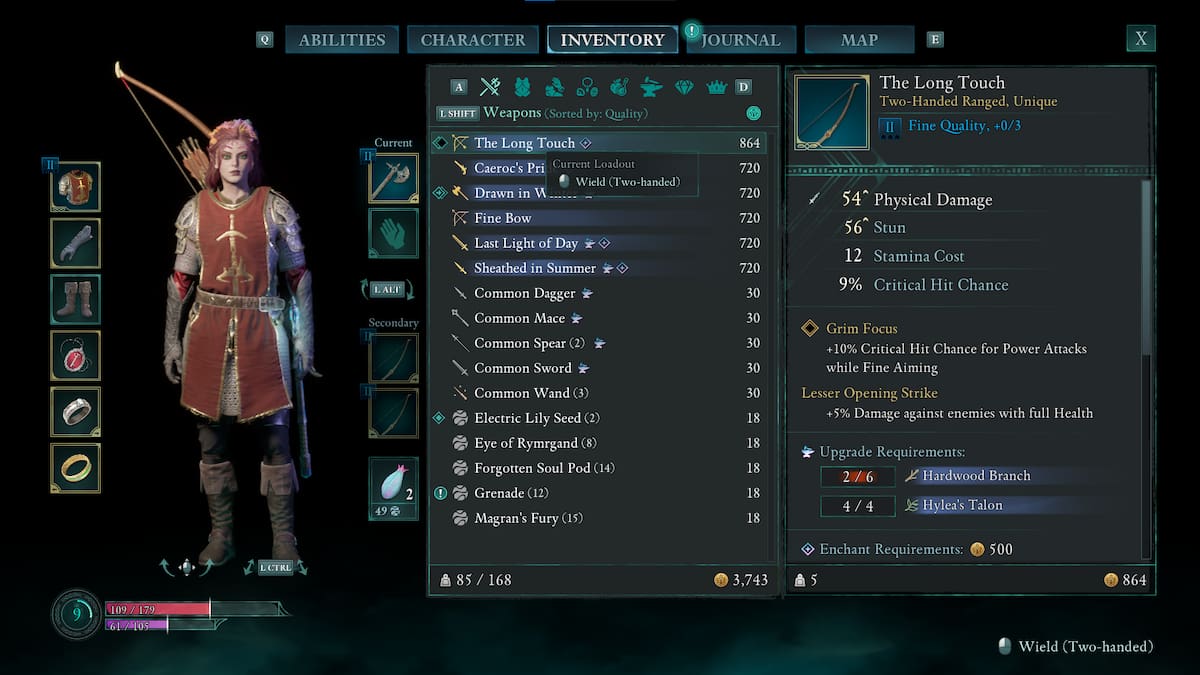Screen dimensions: 1200x675
Task: Click the gold ring equipment slot
Action: [76, 468]
